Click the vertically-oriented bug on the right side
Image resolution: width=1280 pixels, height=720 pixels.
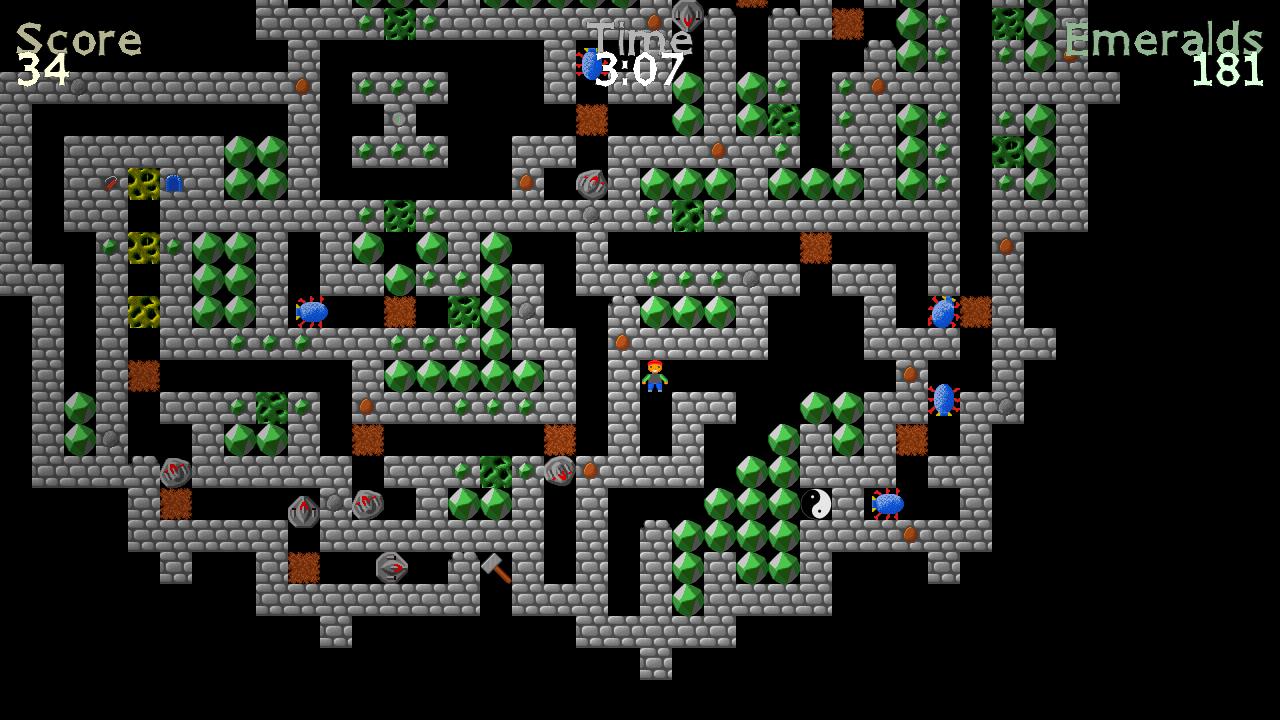(944, 398)
